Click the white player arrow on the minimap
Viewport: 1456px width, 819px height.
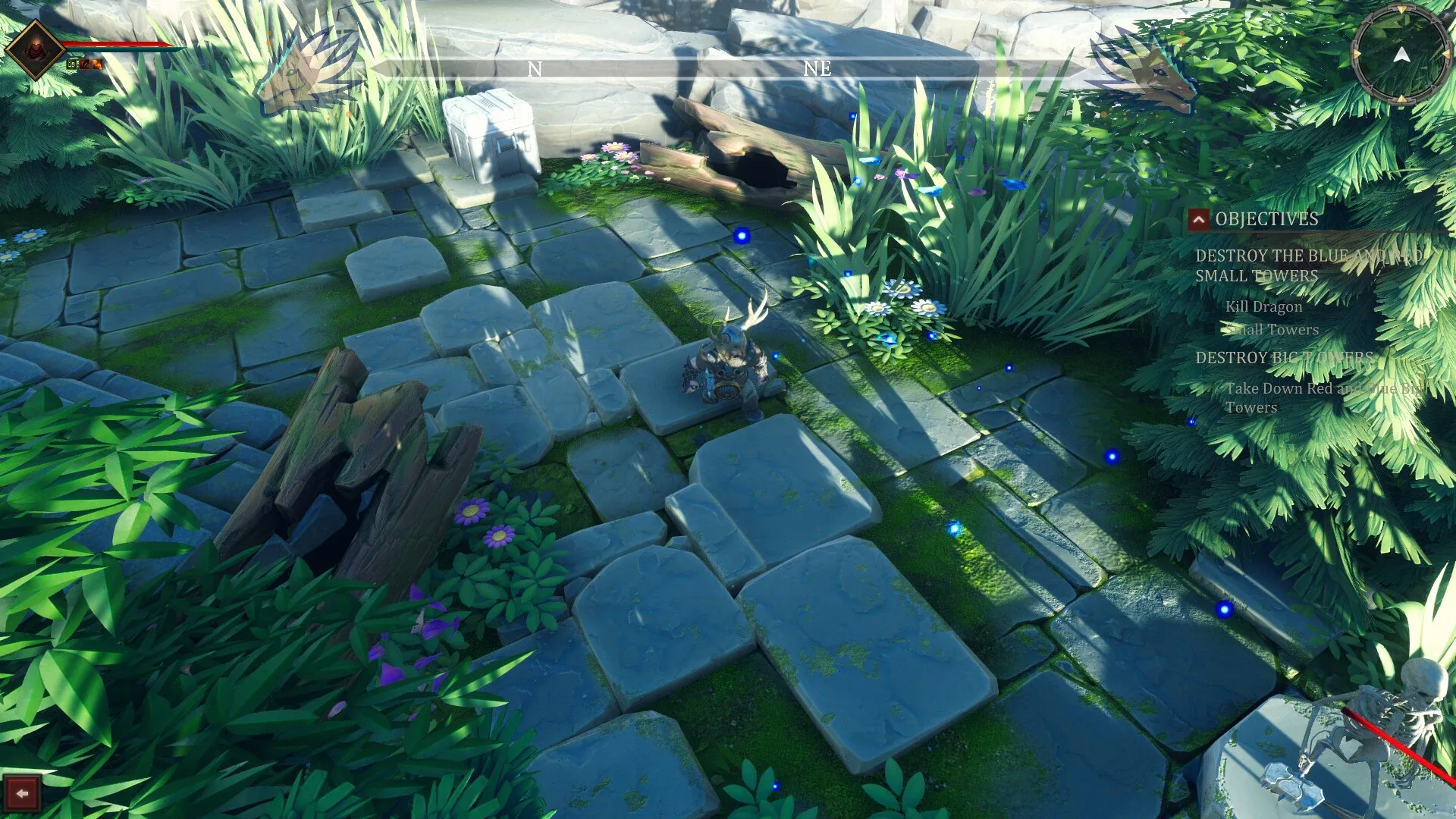click(1401, 55)
